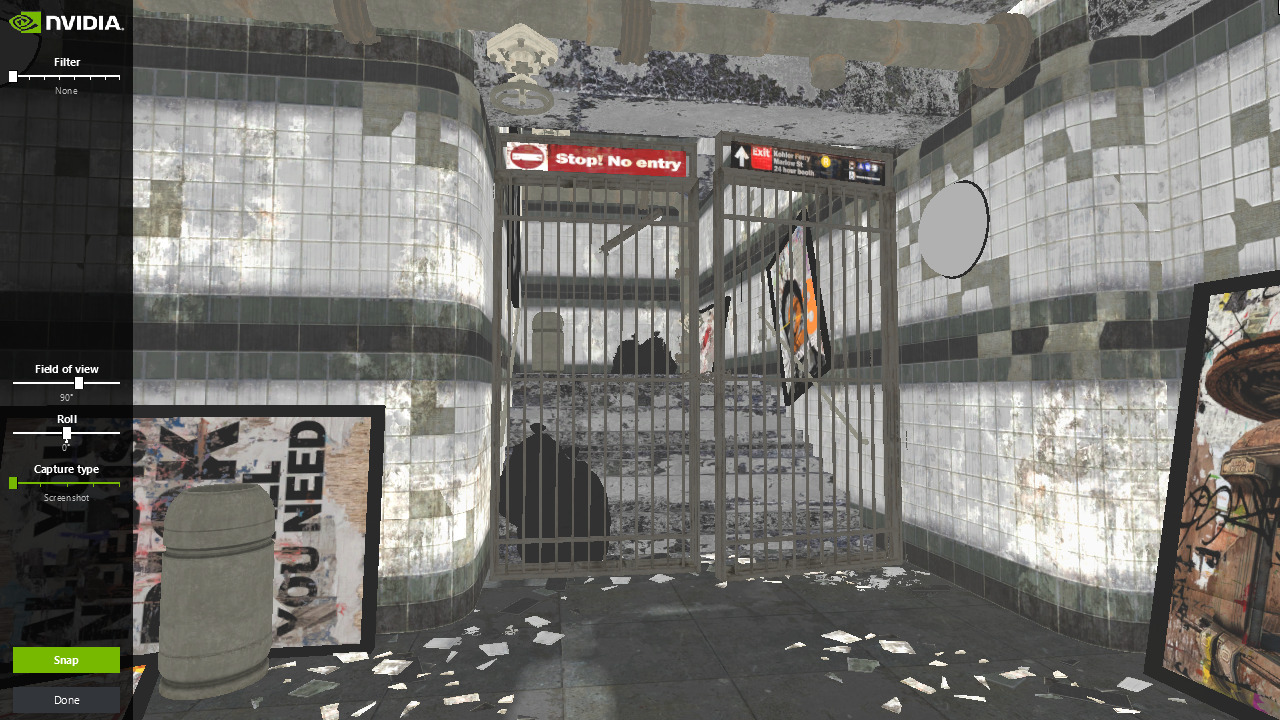The image size is (1280, 720).
Task: Click the Filter slider track
Action: click(66, 77)
